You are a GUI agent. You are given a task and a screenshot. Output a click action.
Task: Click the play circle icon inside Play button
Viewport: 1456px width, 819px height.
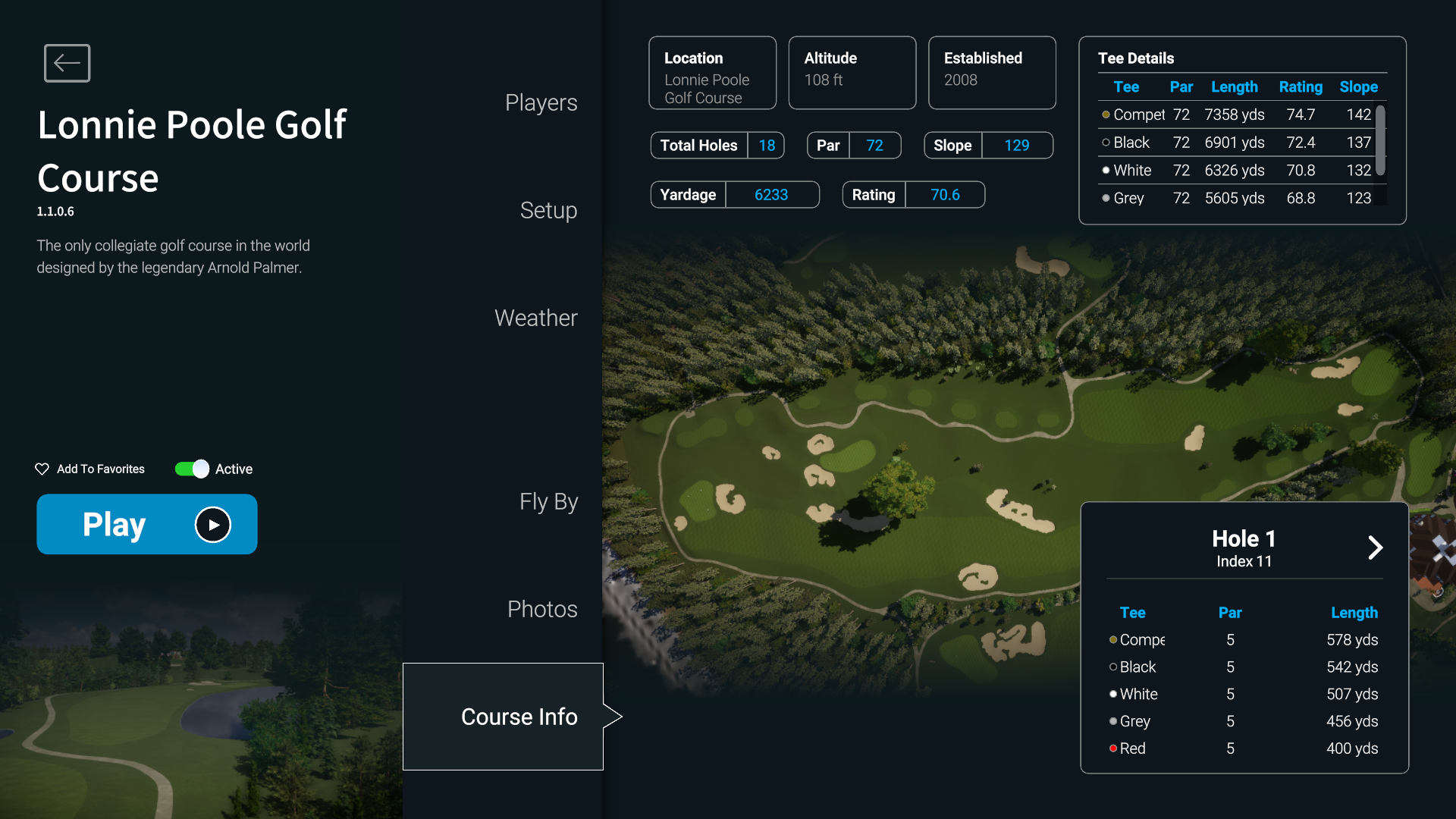pos(212,524)
